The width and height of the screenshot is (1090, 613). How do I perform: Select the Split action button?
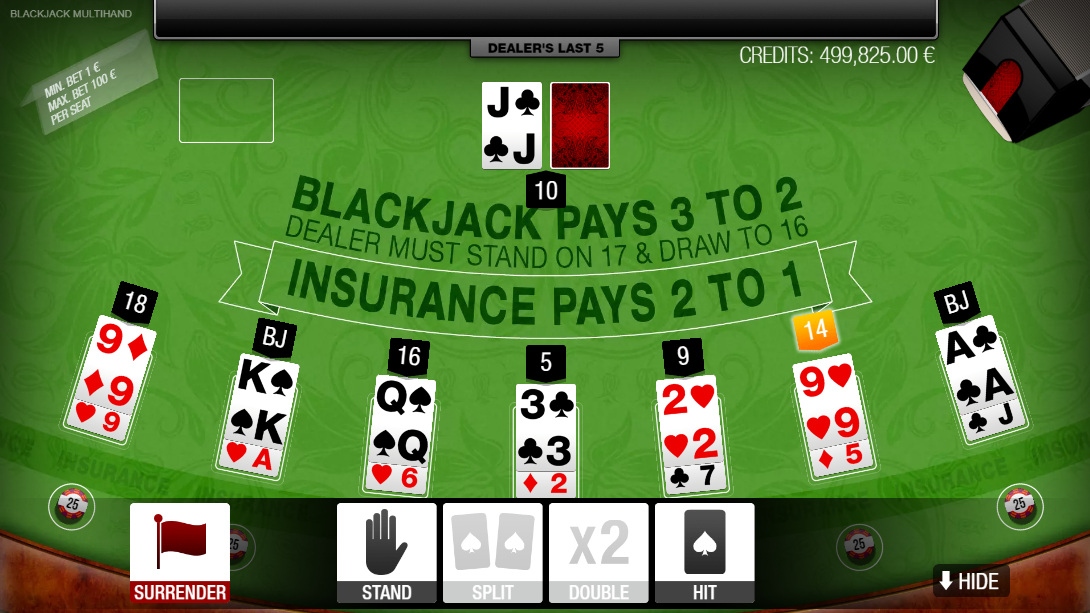coord(493,553)
